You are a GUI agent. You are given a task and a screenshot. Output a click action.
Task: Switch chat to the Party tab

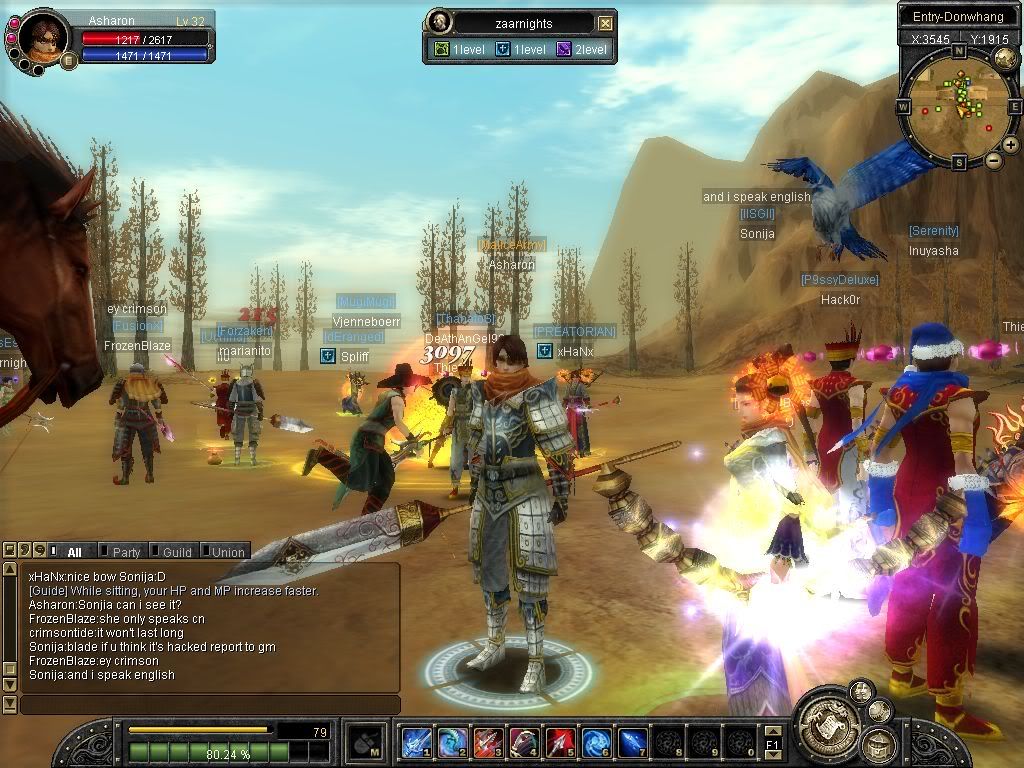point(125,551)
